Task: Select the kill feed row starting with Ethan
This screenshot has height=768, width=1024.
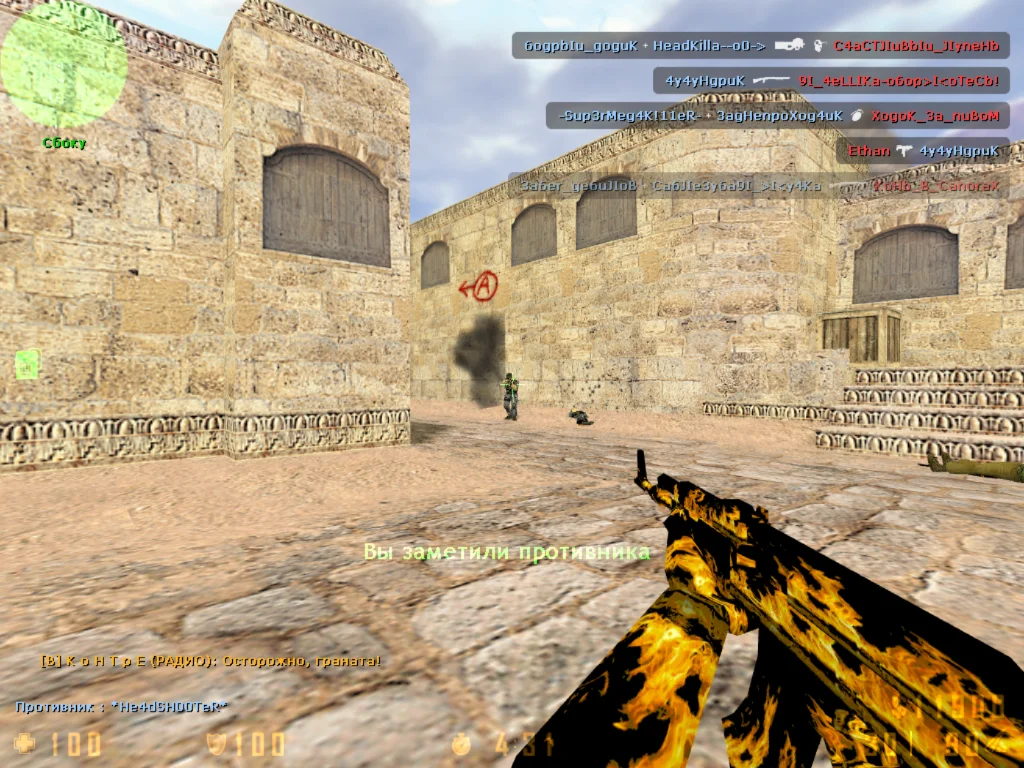Action: pos(922,151)
